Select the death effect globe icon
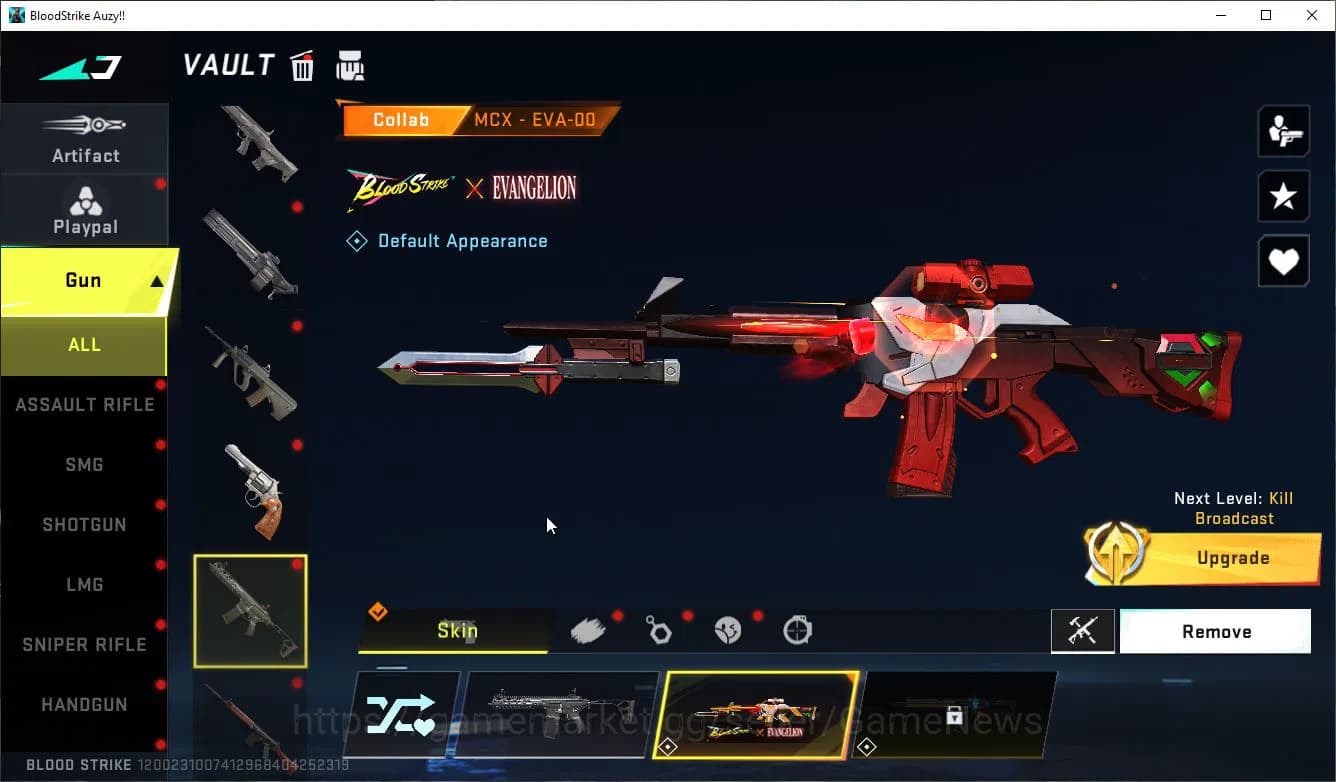The height and width of the screenshot is (782, 1336). coord(728,629)
